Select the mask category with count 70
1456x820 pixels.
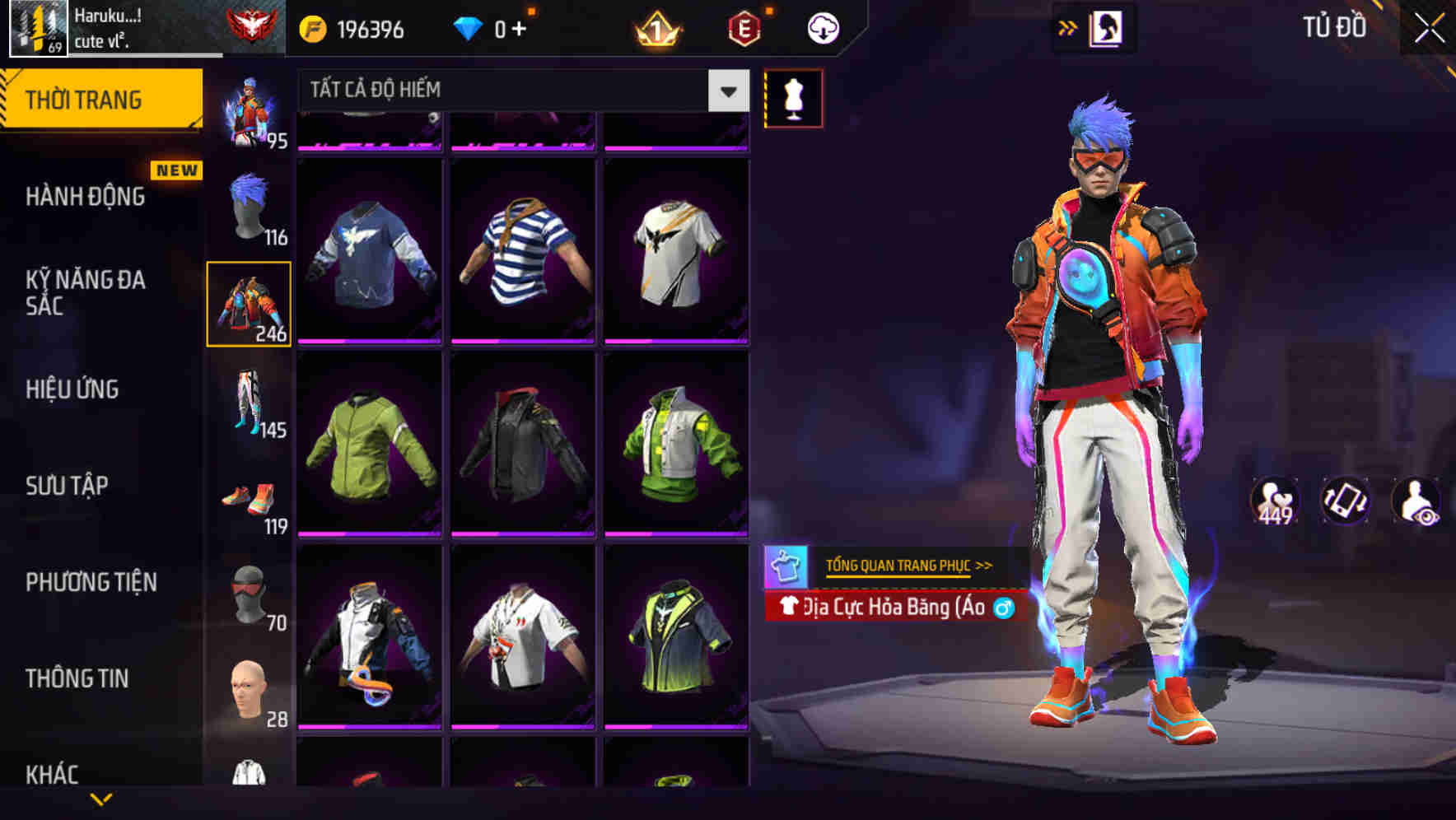coord(250,594)
